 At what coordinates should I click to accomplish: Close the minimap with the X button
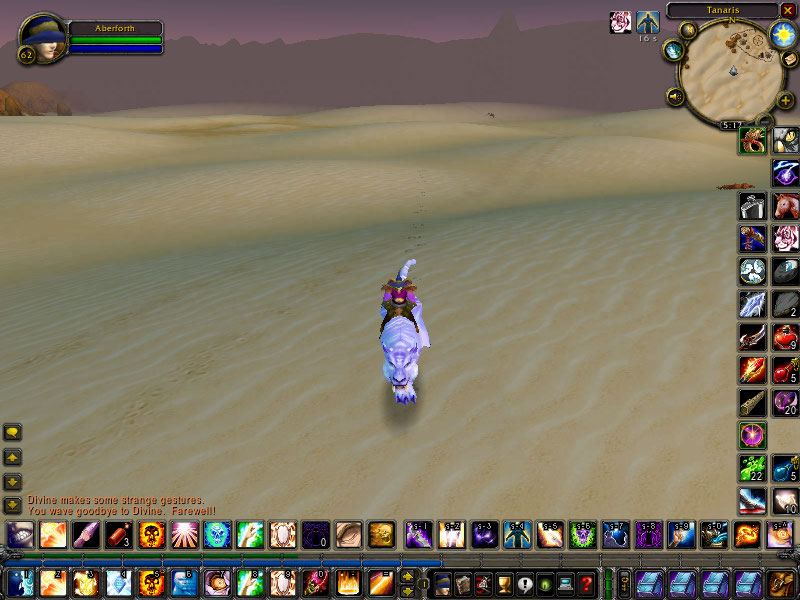788,10
